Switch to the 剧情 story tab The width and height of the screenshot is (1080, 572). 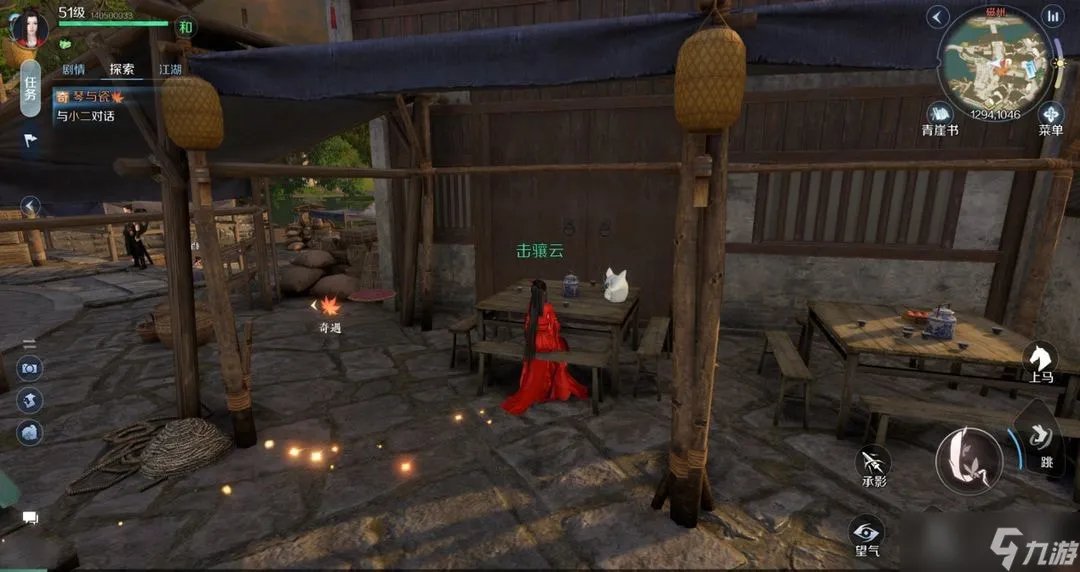point(73,70)
